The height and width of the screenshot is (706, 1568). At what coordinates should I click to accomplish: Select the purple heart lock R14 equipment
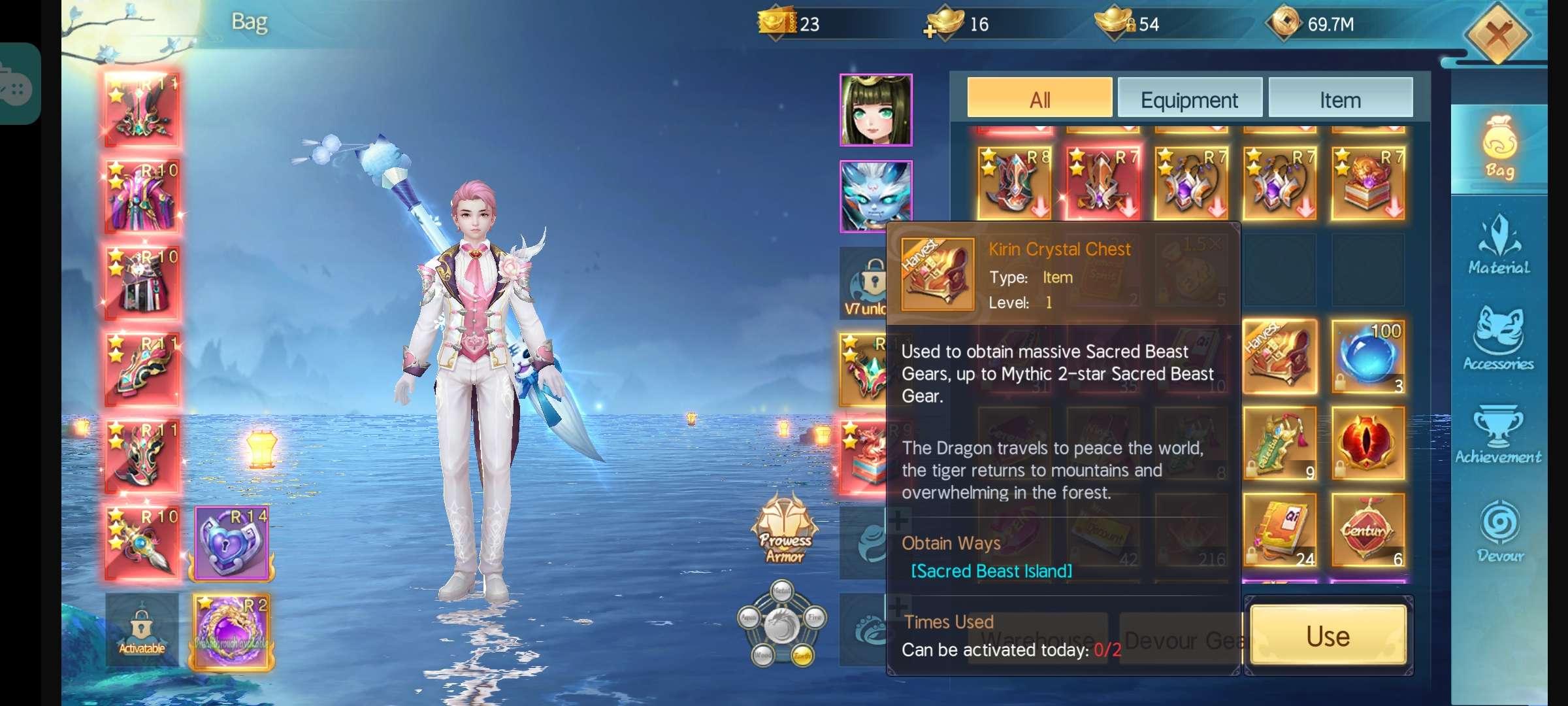(232, 544)
